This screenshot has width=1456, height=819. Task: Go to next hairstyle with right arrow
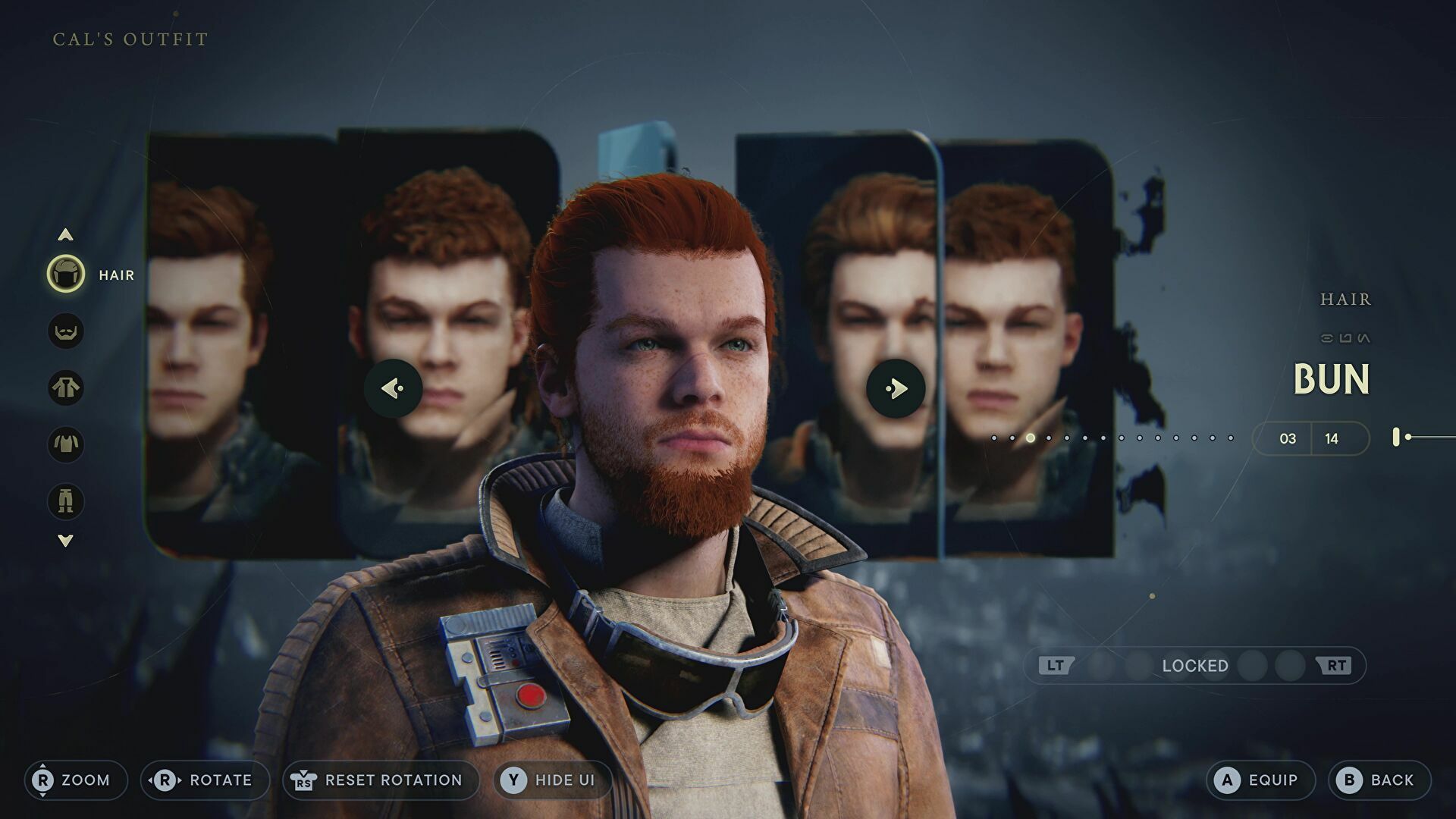click(x=896, y=388)
